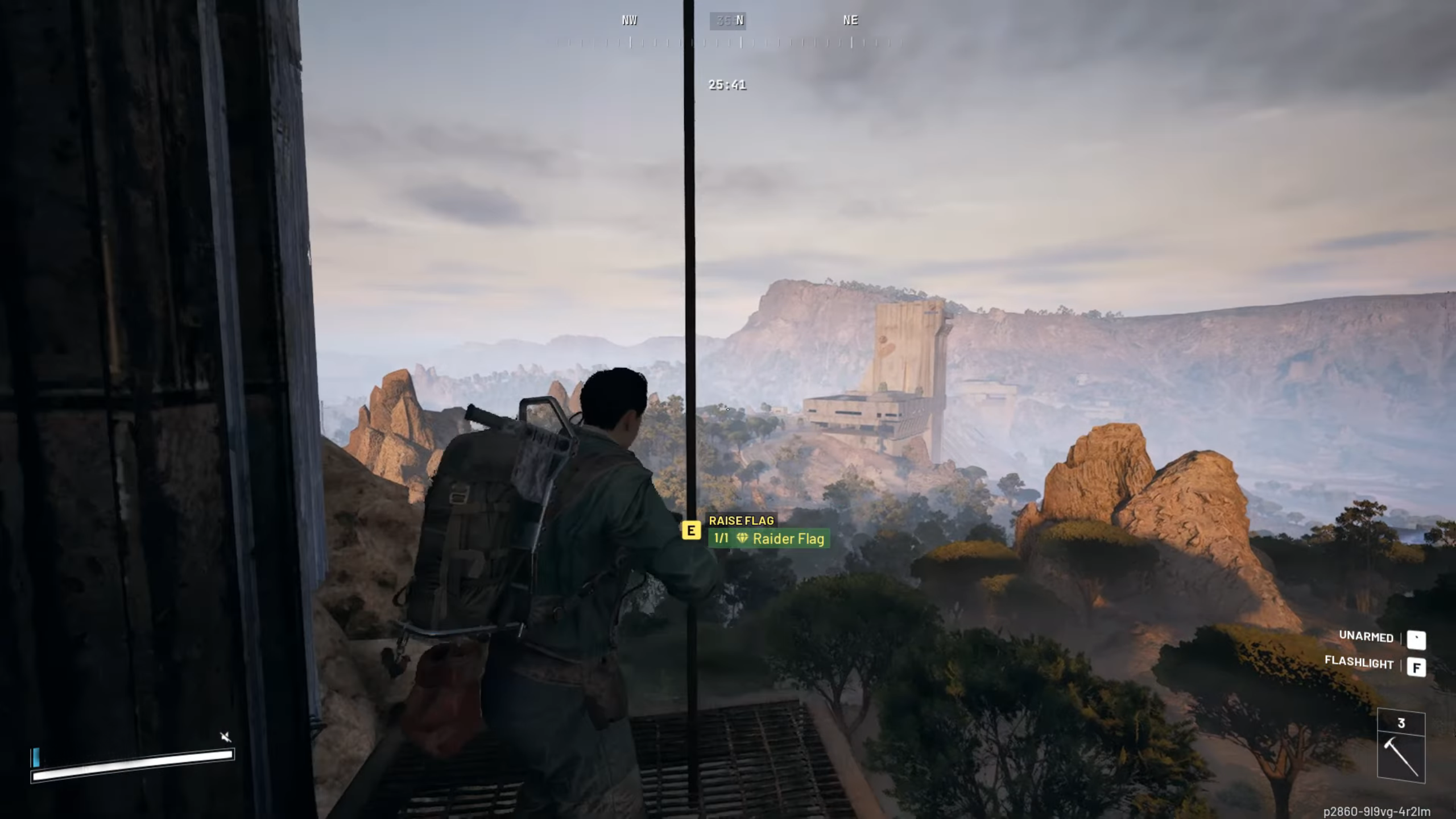The image size is (1456, 819).
Task: Click the Unarmed stance label
Action: point(1366,637)
